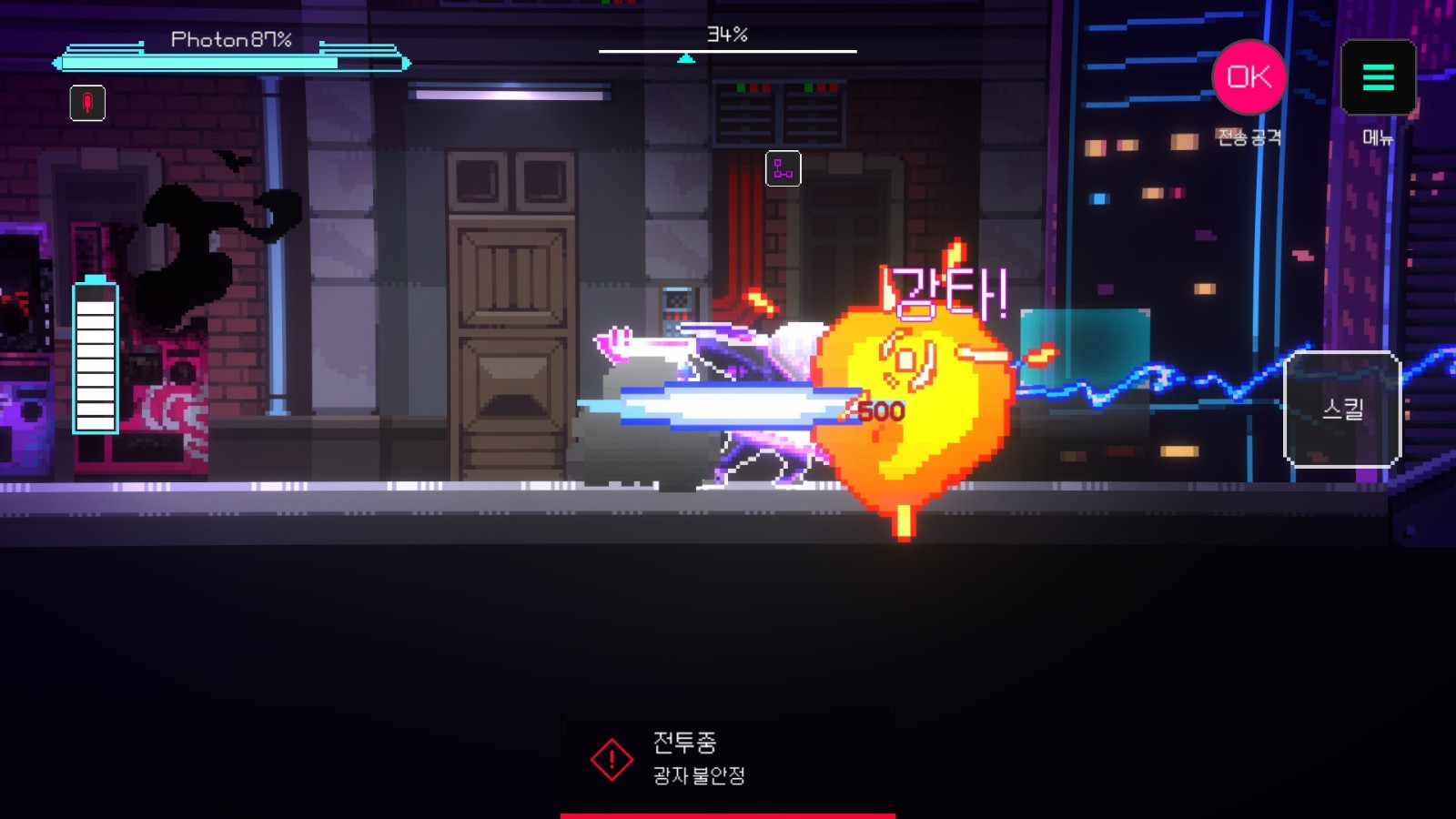
Task: Click the Photon 87% health bar
Action: point(230,62)
